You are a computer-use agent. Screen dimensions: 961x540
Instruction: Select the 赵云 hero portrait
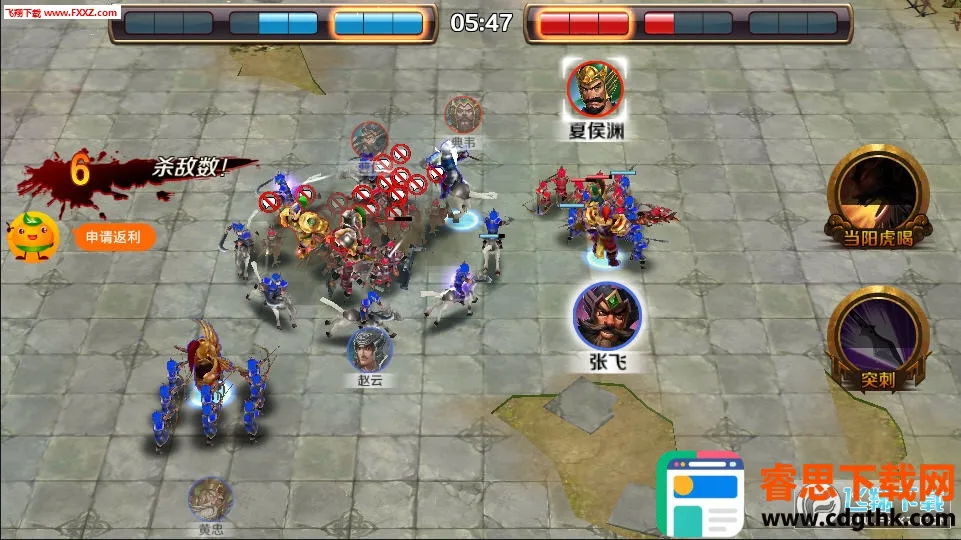click(x=369, y=350)
